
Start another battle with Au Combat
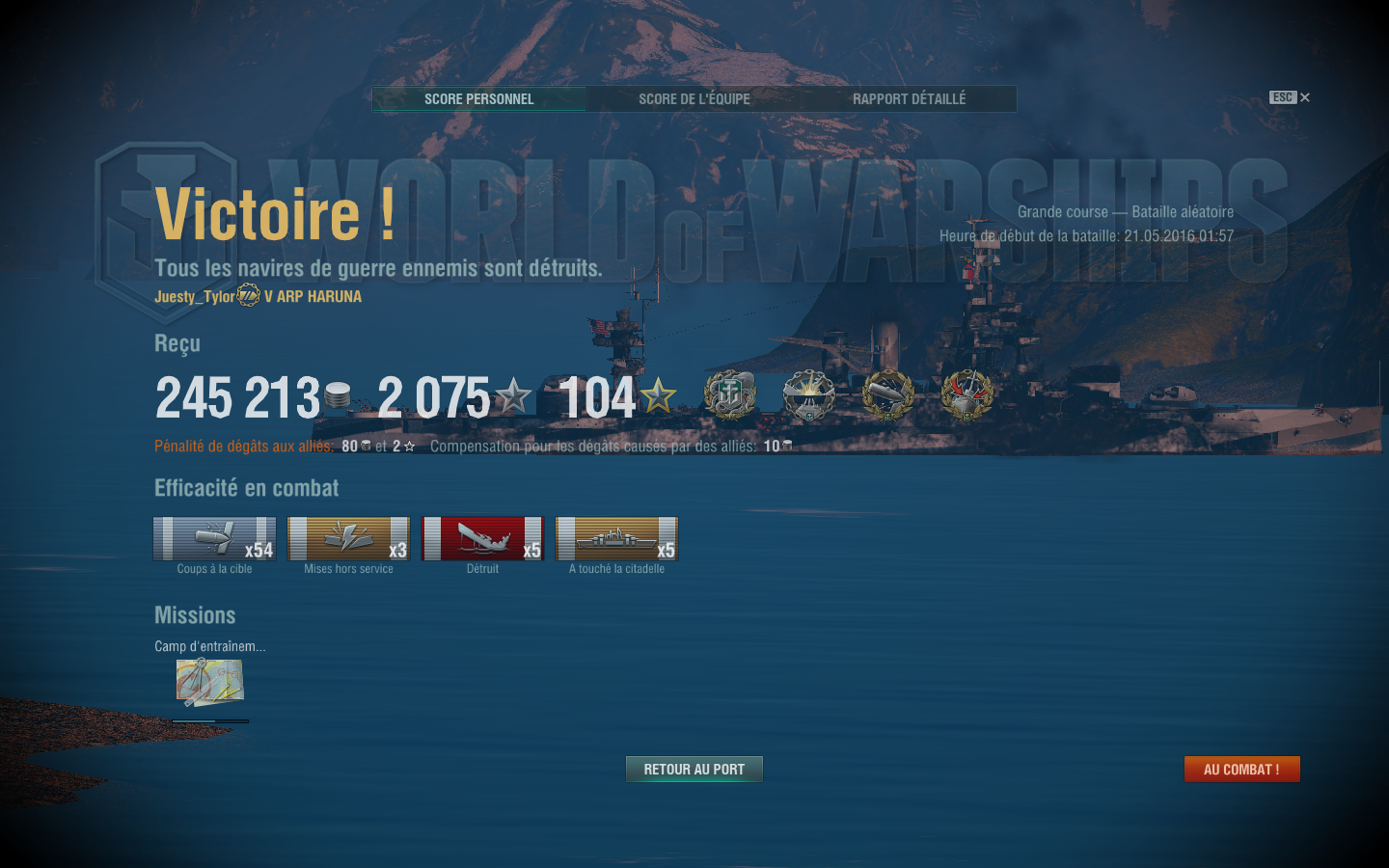pyautogui.click(x=1241, y=769)
